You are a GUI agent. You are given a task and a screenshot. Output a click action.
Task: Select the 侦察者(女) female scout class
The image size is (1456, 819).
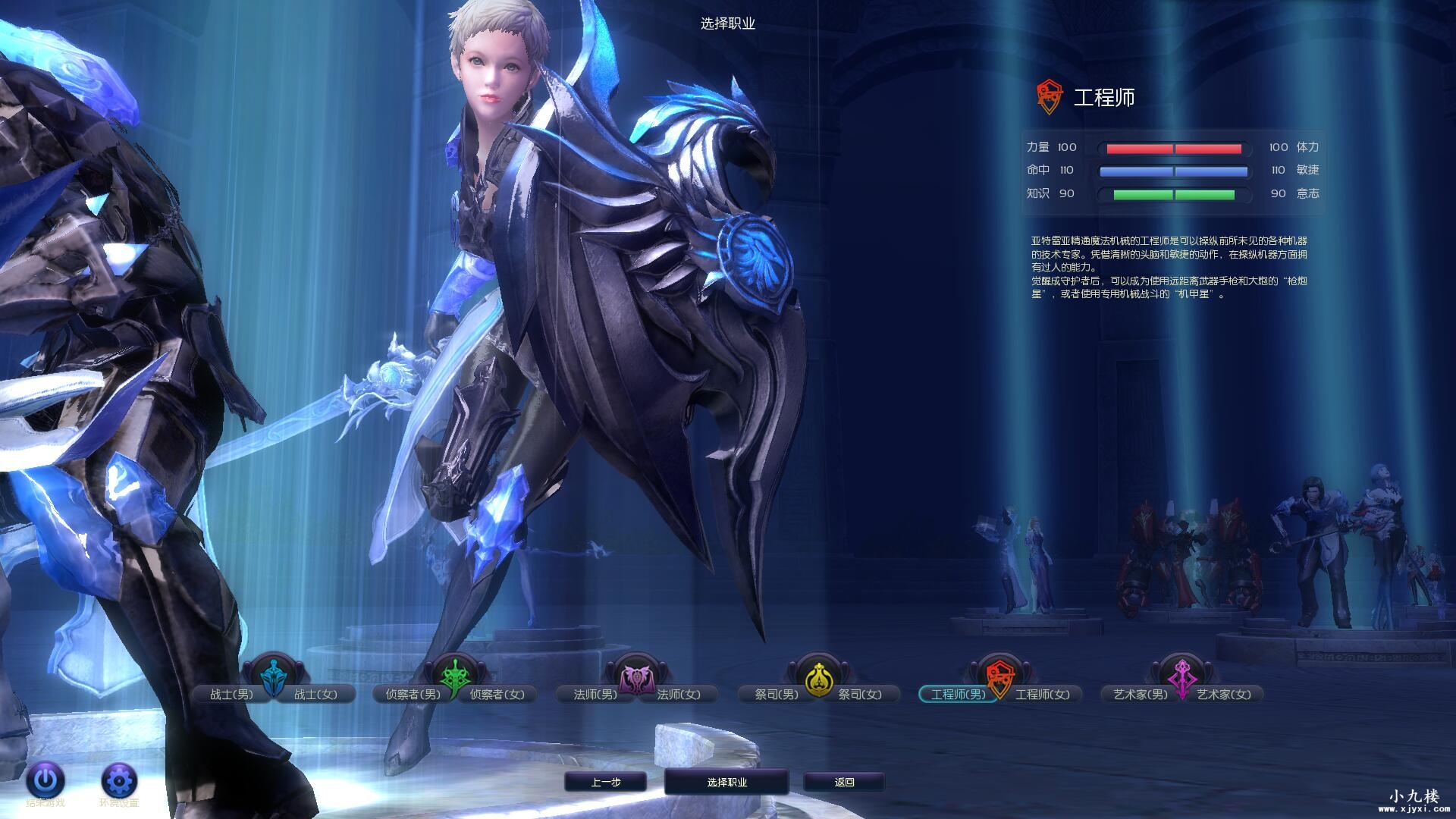click(x=497, y=694)
